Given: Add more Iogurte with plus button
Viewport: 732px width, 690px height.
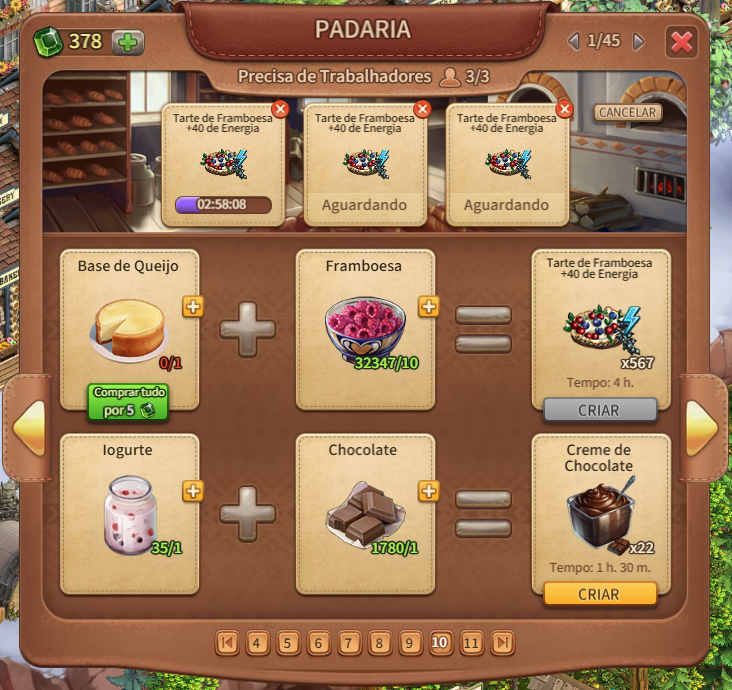Looking at the screenshot, I should point(193,491).
